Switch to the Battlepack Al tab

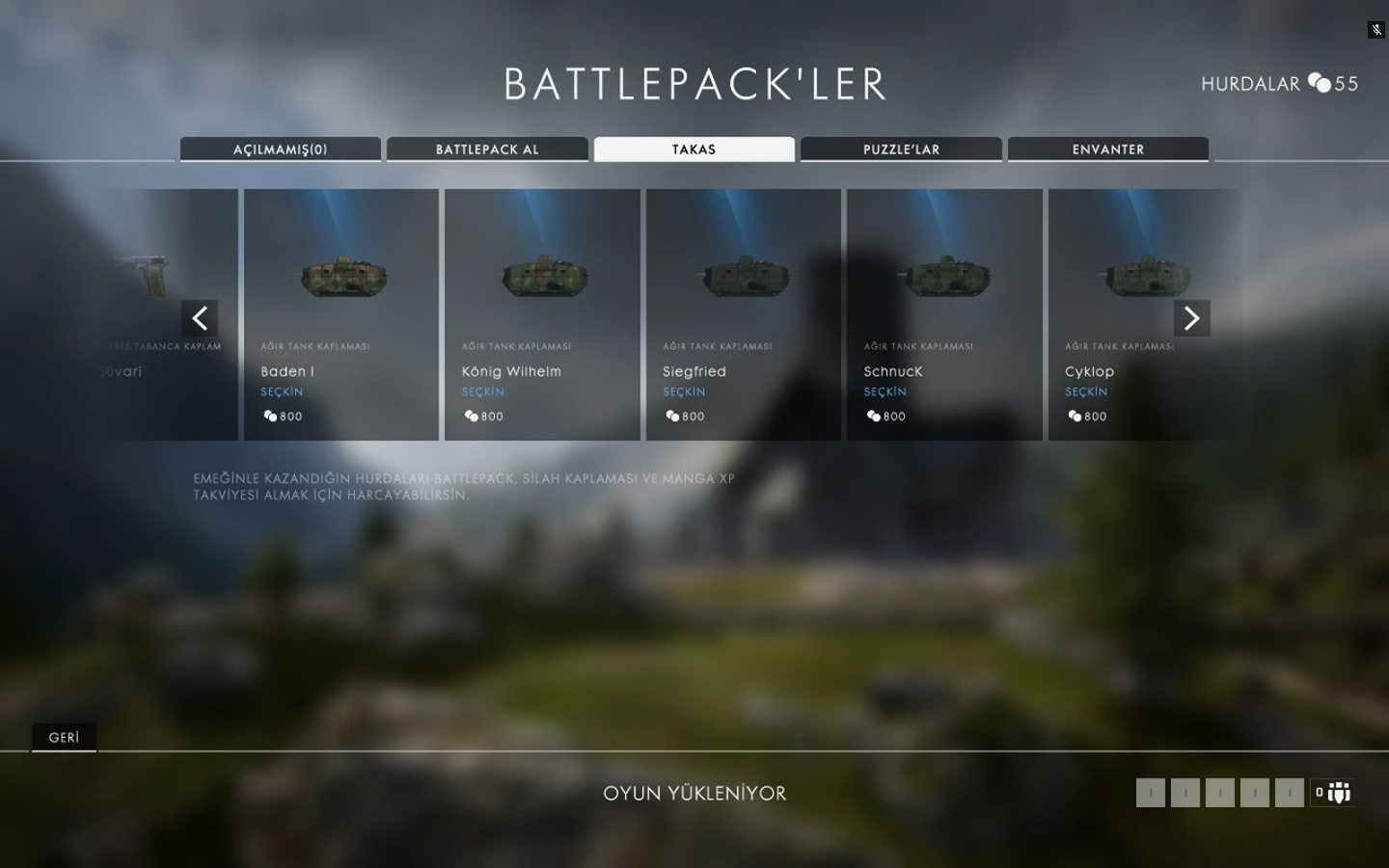point(487,149)
